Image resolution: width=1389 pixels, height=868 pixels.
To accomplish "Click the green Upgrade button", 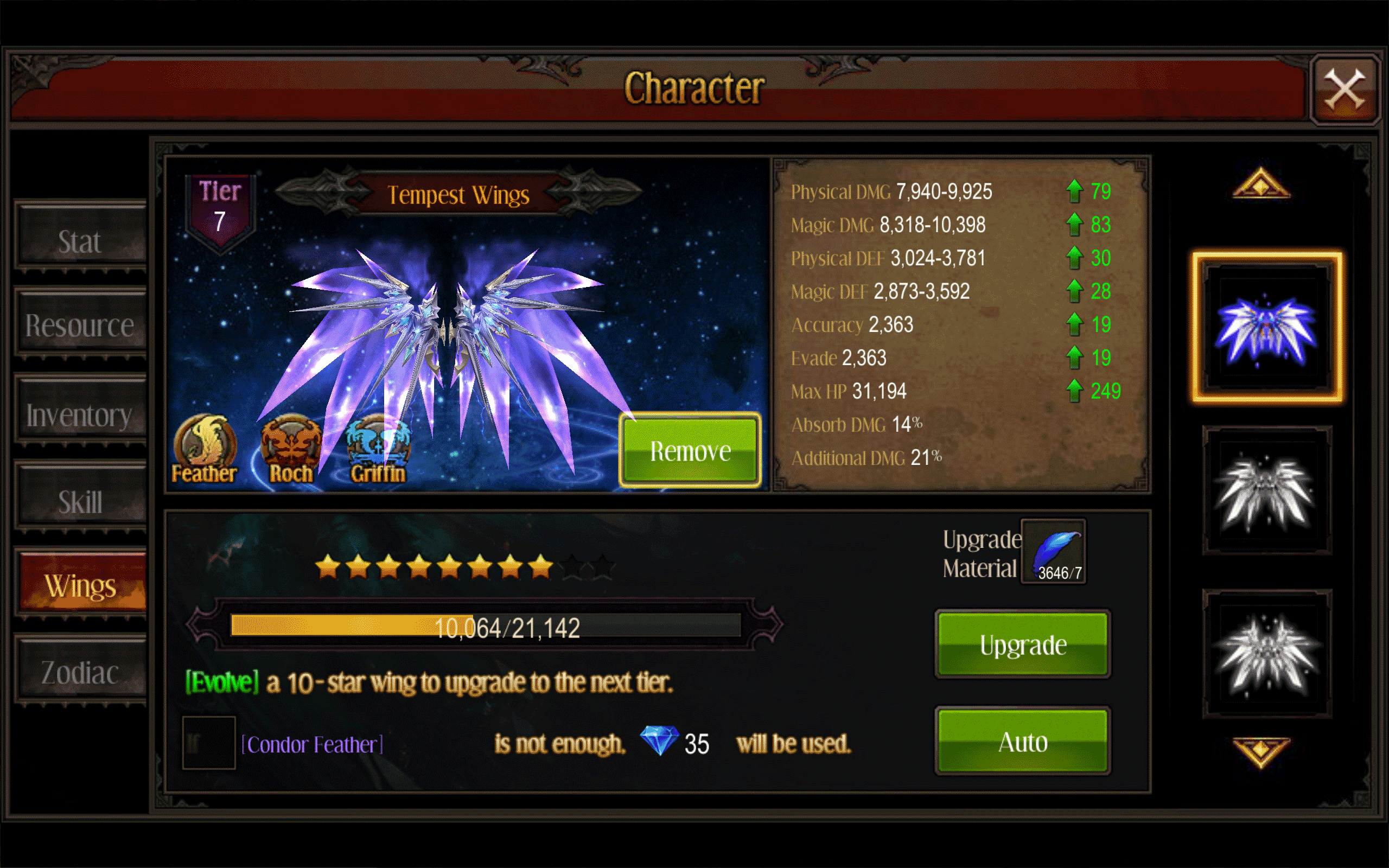I will tap(1023, 644).
